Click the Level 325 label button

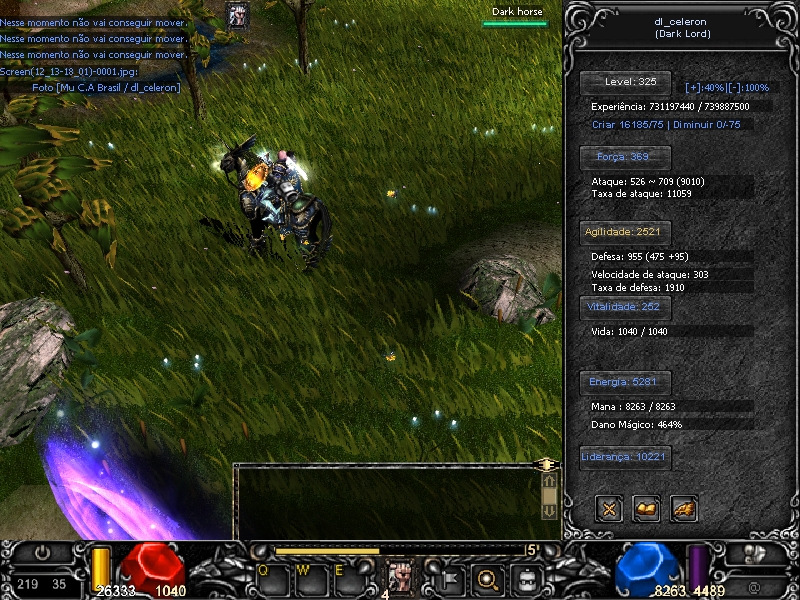click(630, 82)
